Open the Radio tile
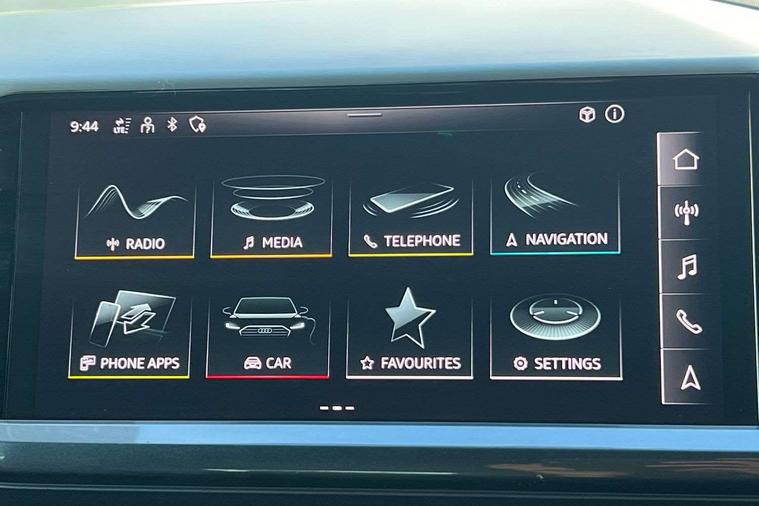Image resolution: width=759 pixels, height=506 pixels. point(135,217)
